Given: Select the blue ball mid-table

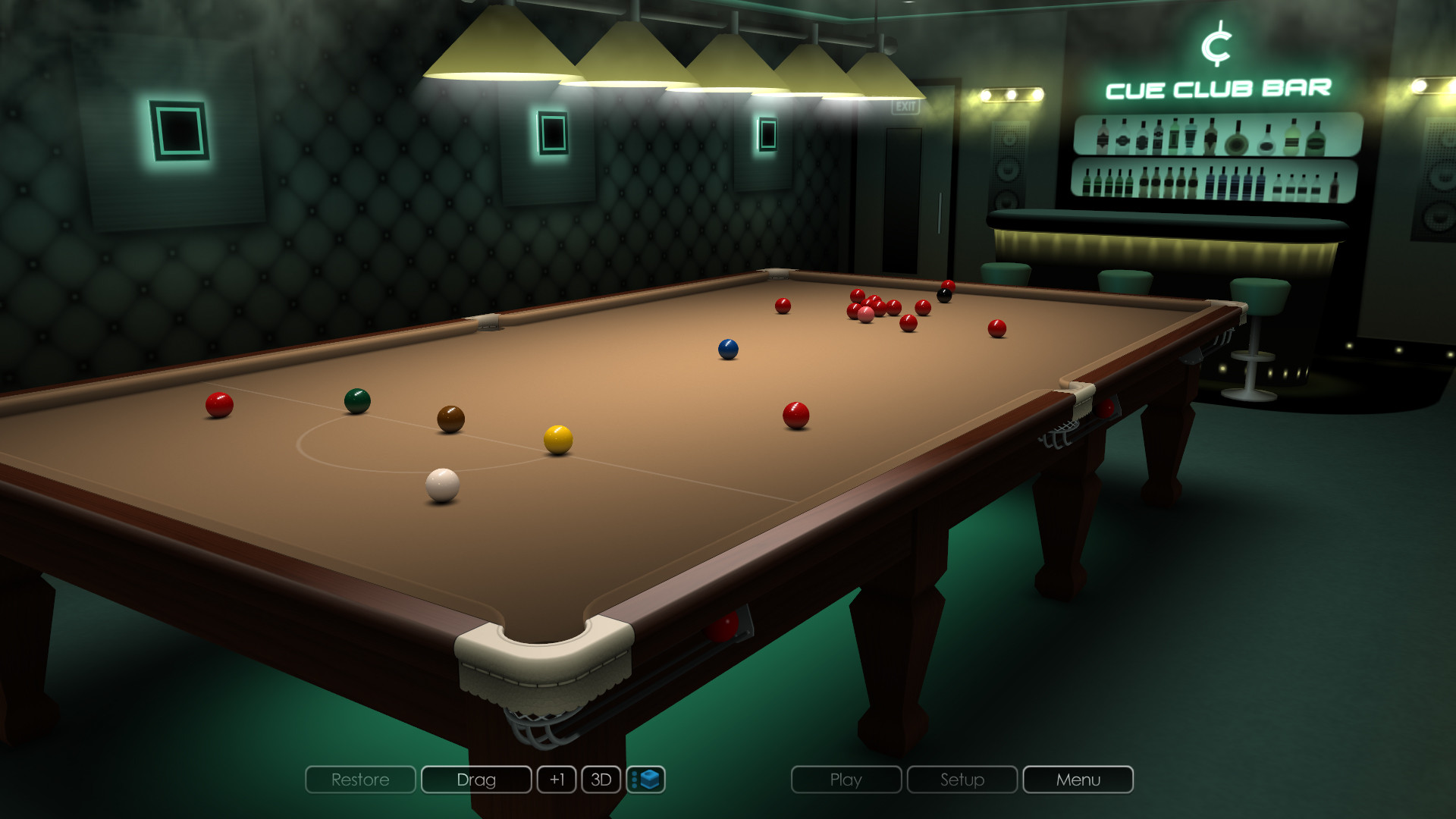Looking at the screenshot, I should pyautogui.click(x=729, y=346).
